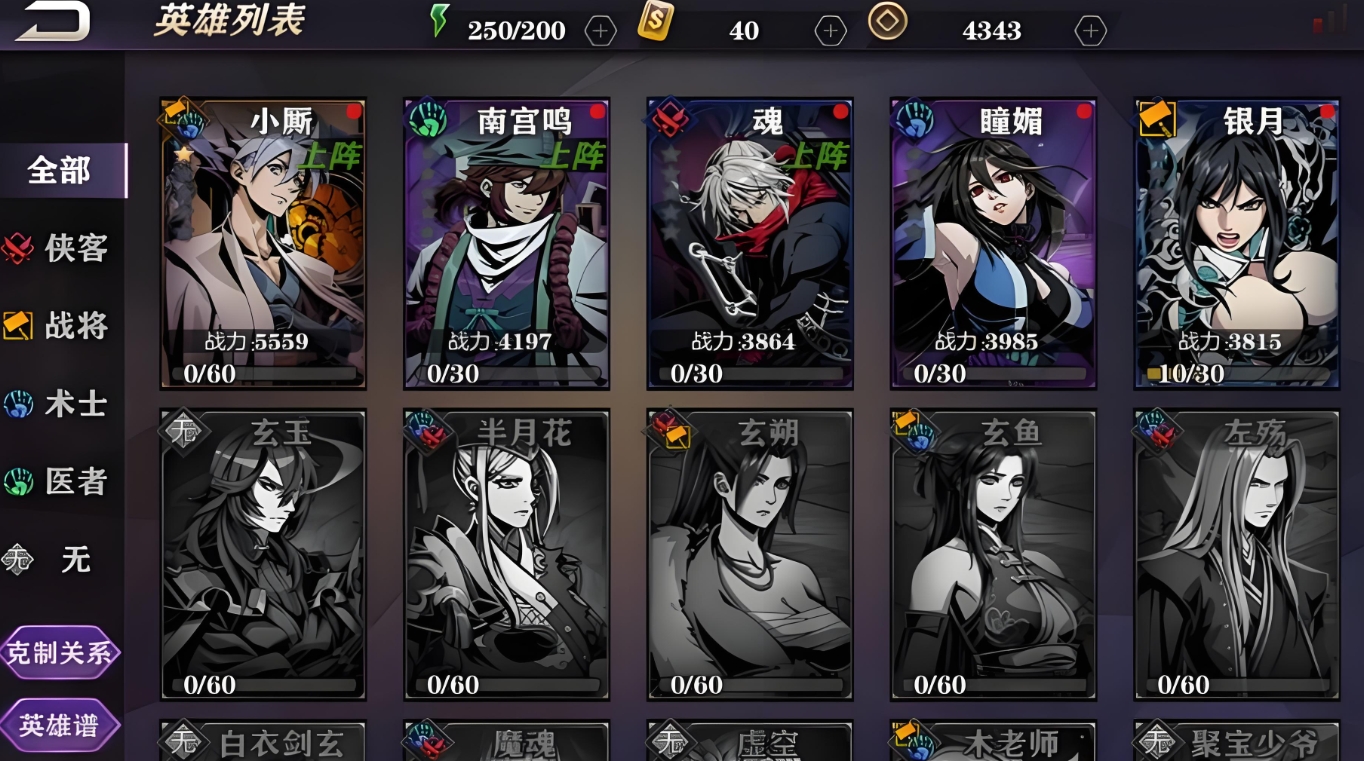
Task: Click 银月's 10/30 progress bar
Action: click(x=1235, y=374)
